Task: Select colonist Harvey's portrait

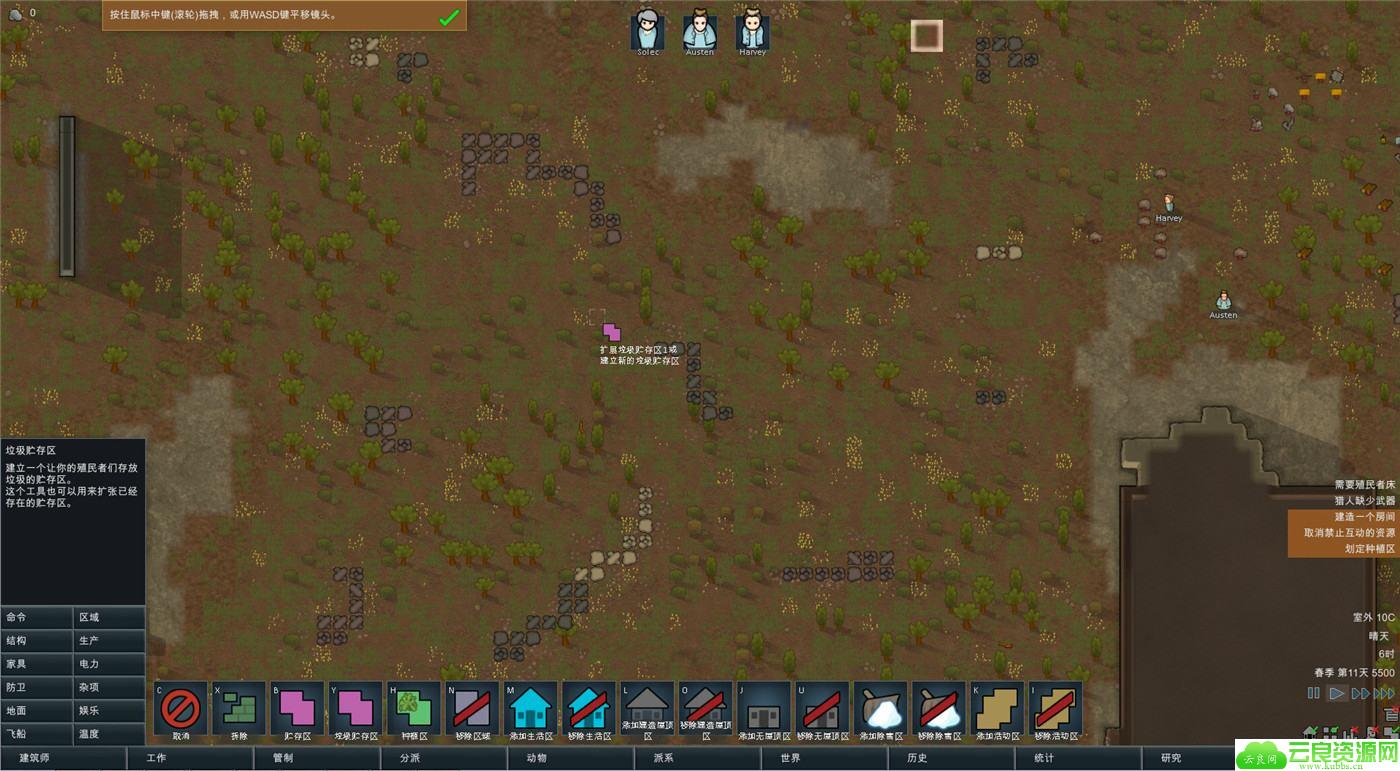Action: (752, 32)
